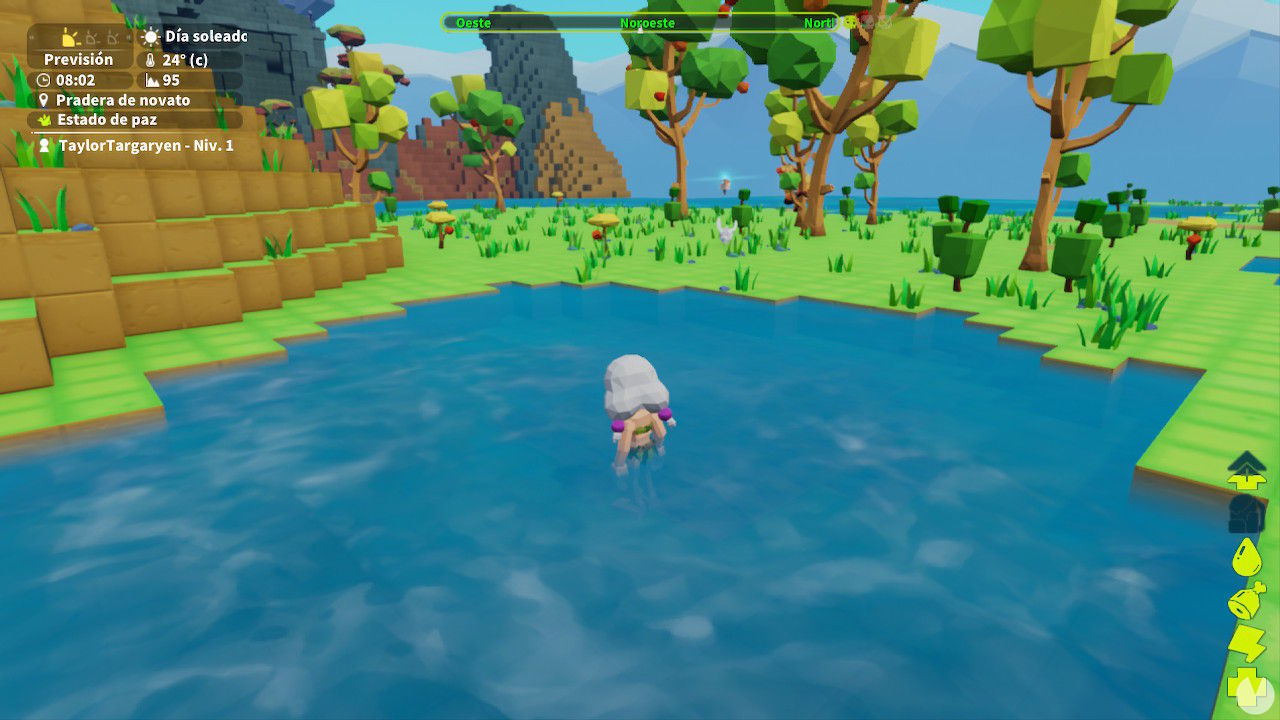Expand the Previsión weather panel

pyautogui.click(x=78, y=60)
